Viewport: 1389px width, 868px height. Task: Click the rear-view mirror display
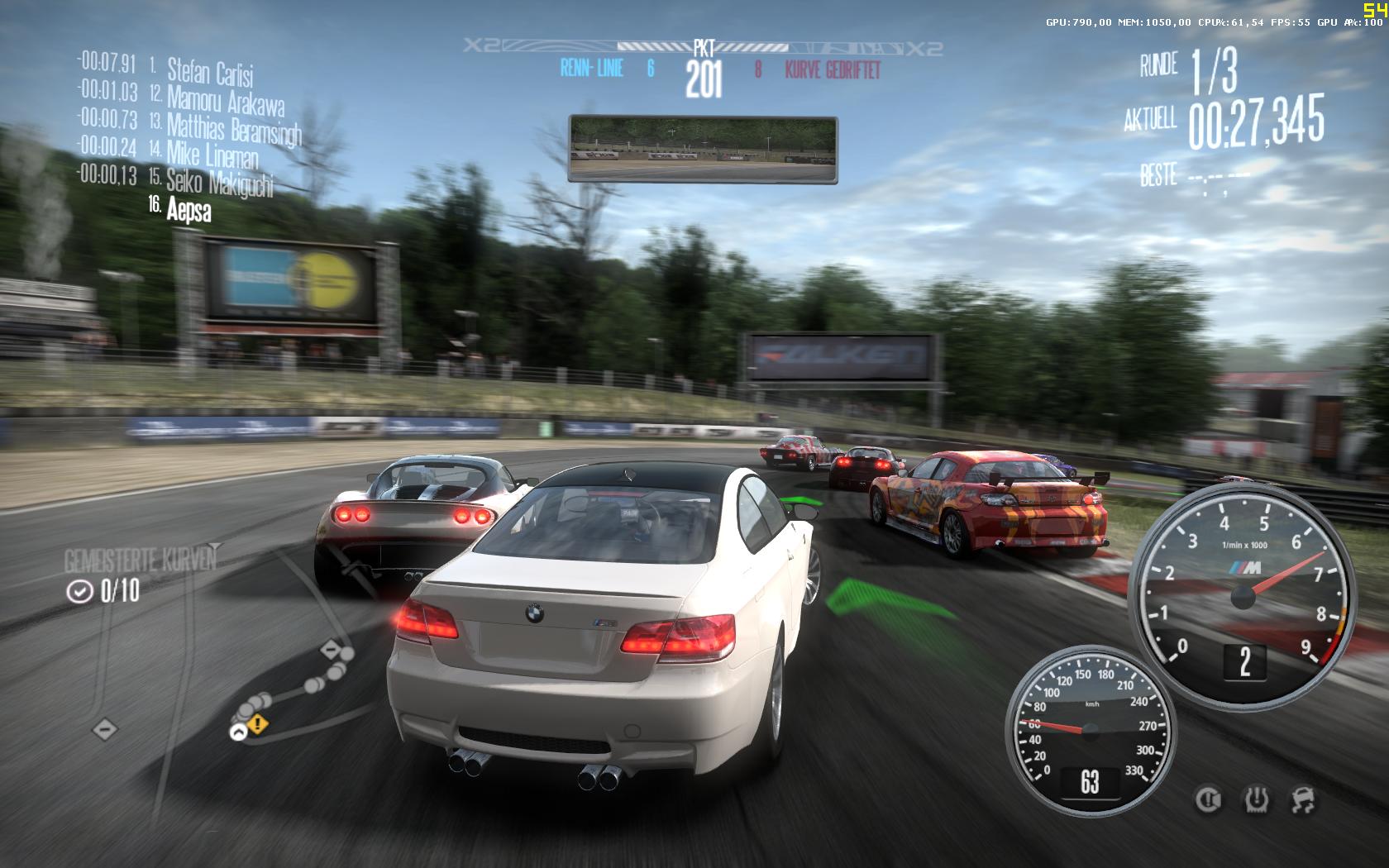coord(703,149)
